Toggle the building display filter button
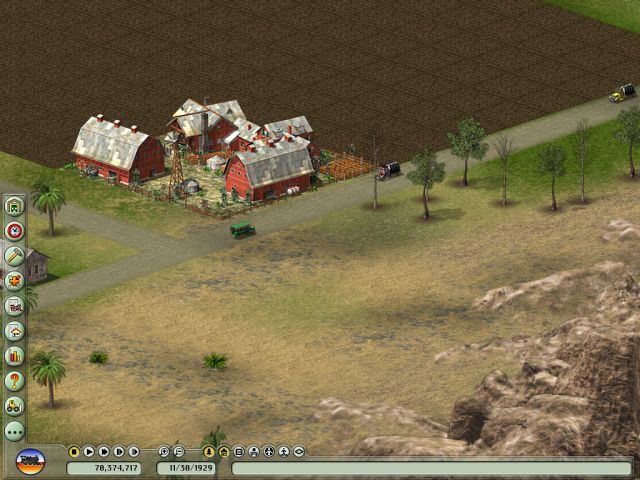The height and width of the screenshot is (480, 640). [x=224, y=452]
